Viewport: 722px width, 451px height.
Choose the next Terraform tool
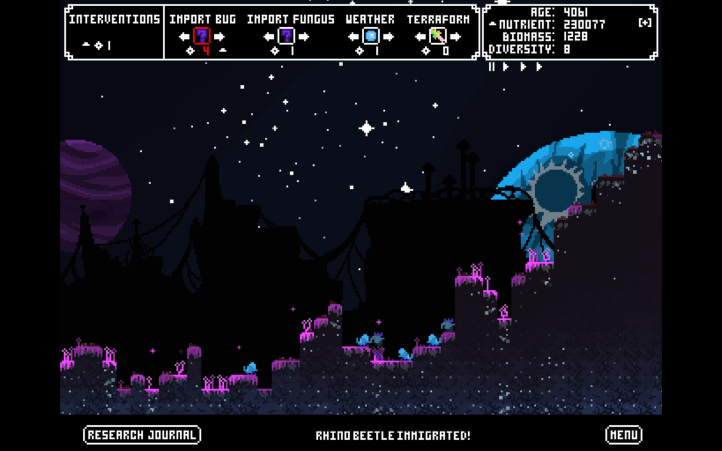pyautogui.click(x=455, y=37)
